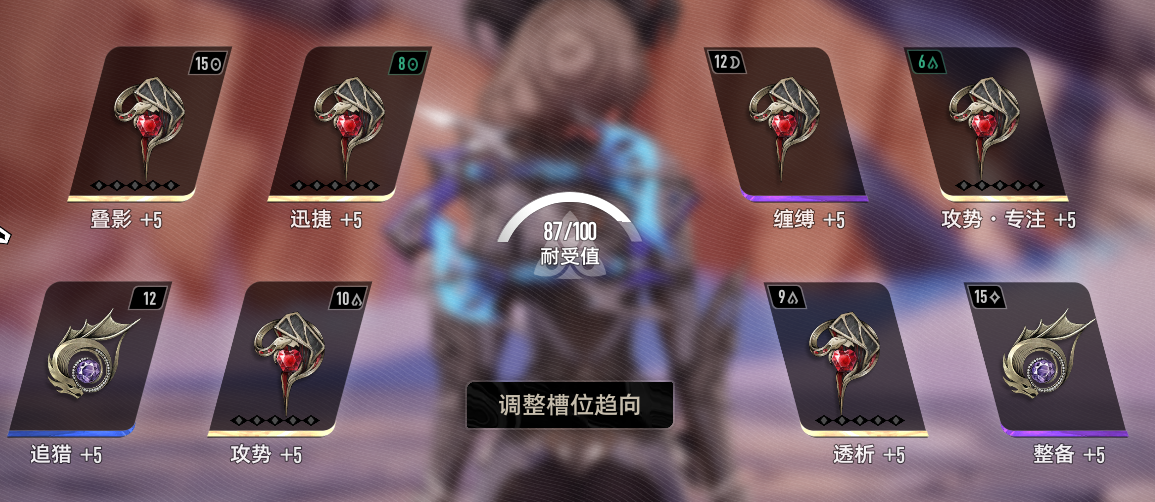Pick the 追猎 +5 card
Viewport: 1155px width, 502px height.
pos(88,360)
